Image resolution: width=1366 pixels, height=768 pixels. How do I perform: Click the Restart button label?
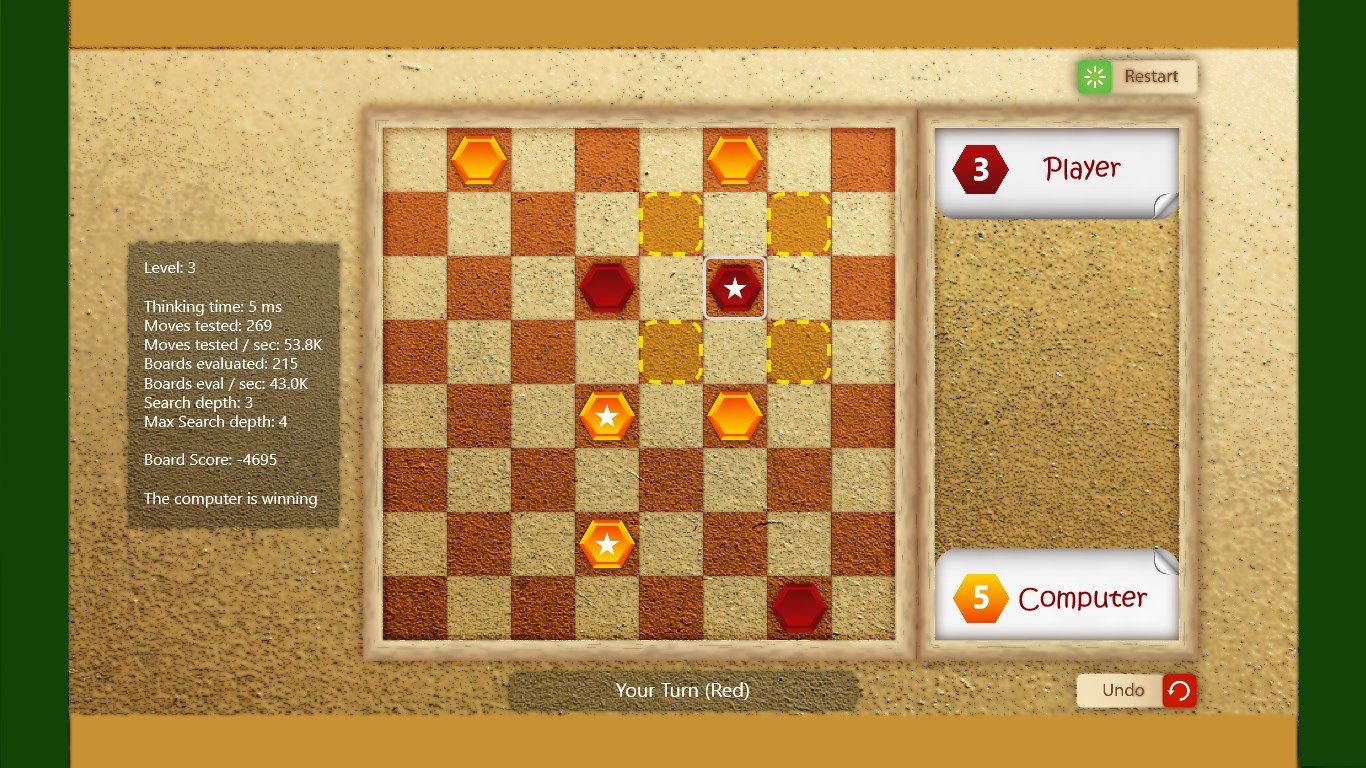1152,76
